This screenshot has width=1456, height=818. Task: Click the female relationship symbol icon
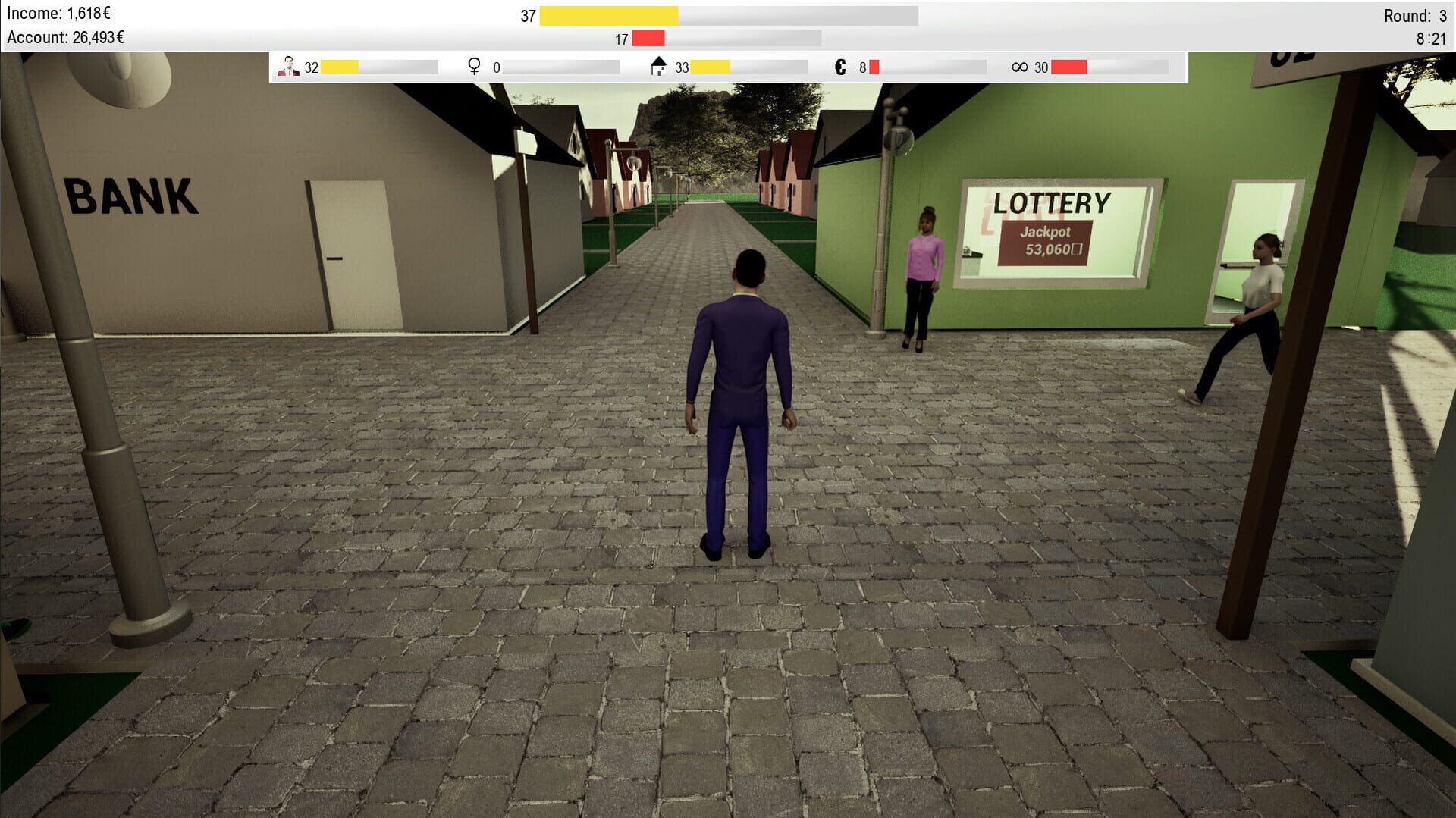474,67
